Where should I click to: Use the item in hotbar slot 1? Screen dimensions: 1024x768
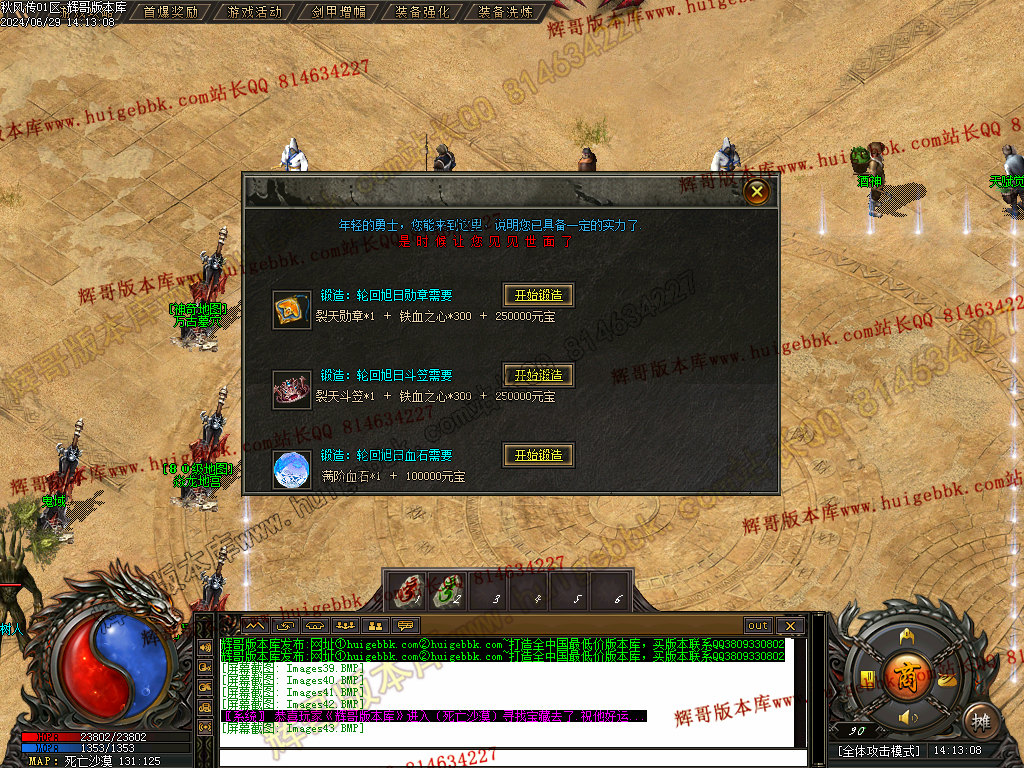[407, 591]
